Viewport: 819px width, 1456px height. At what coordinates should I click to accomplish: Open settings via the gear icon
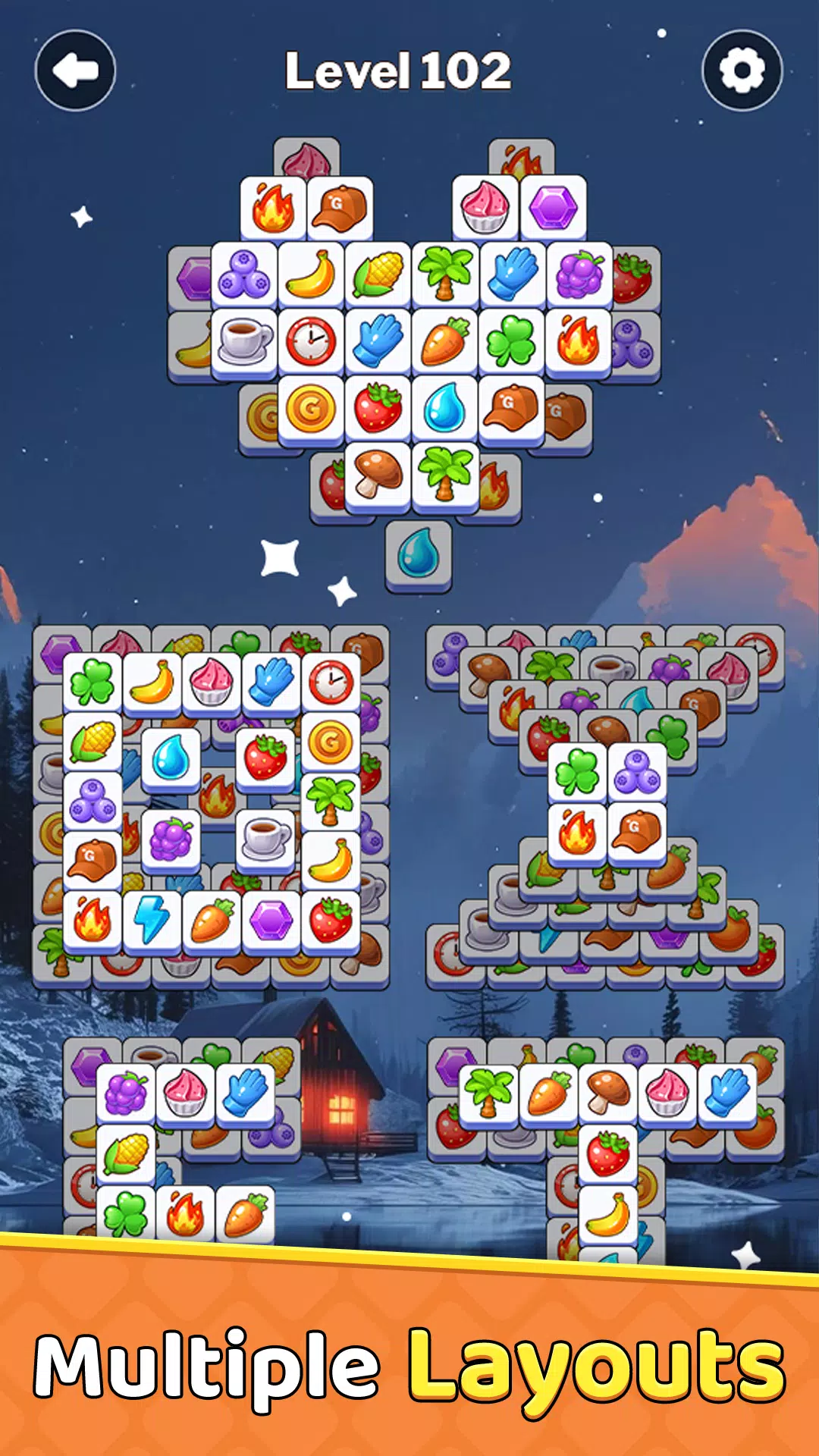tap(742, 71)
